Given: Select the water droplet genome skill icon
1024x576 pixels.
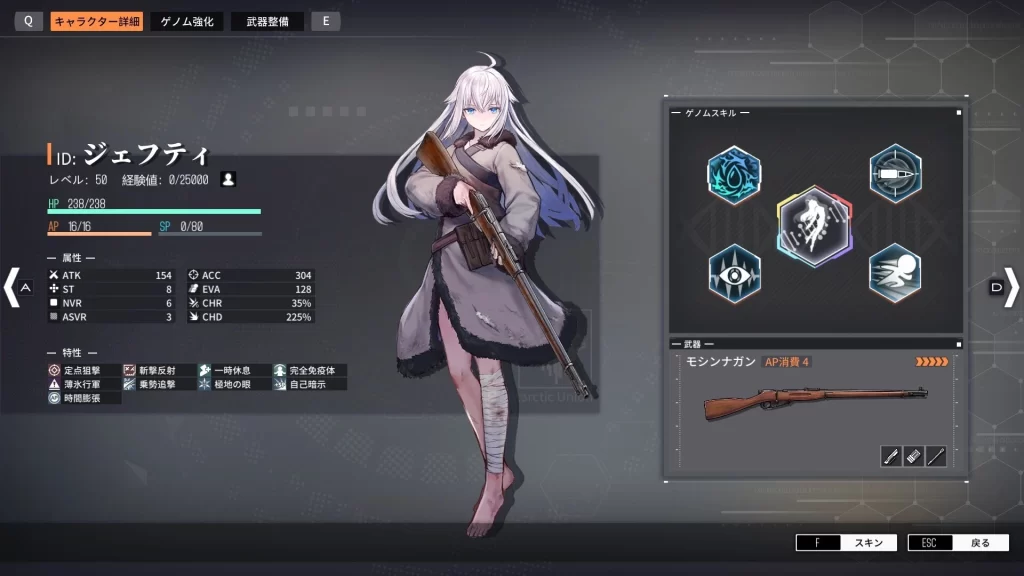Looking at the screenshot, I should click(x=733, y=172).
